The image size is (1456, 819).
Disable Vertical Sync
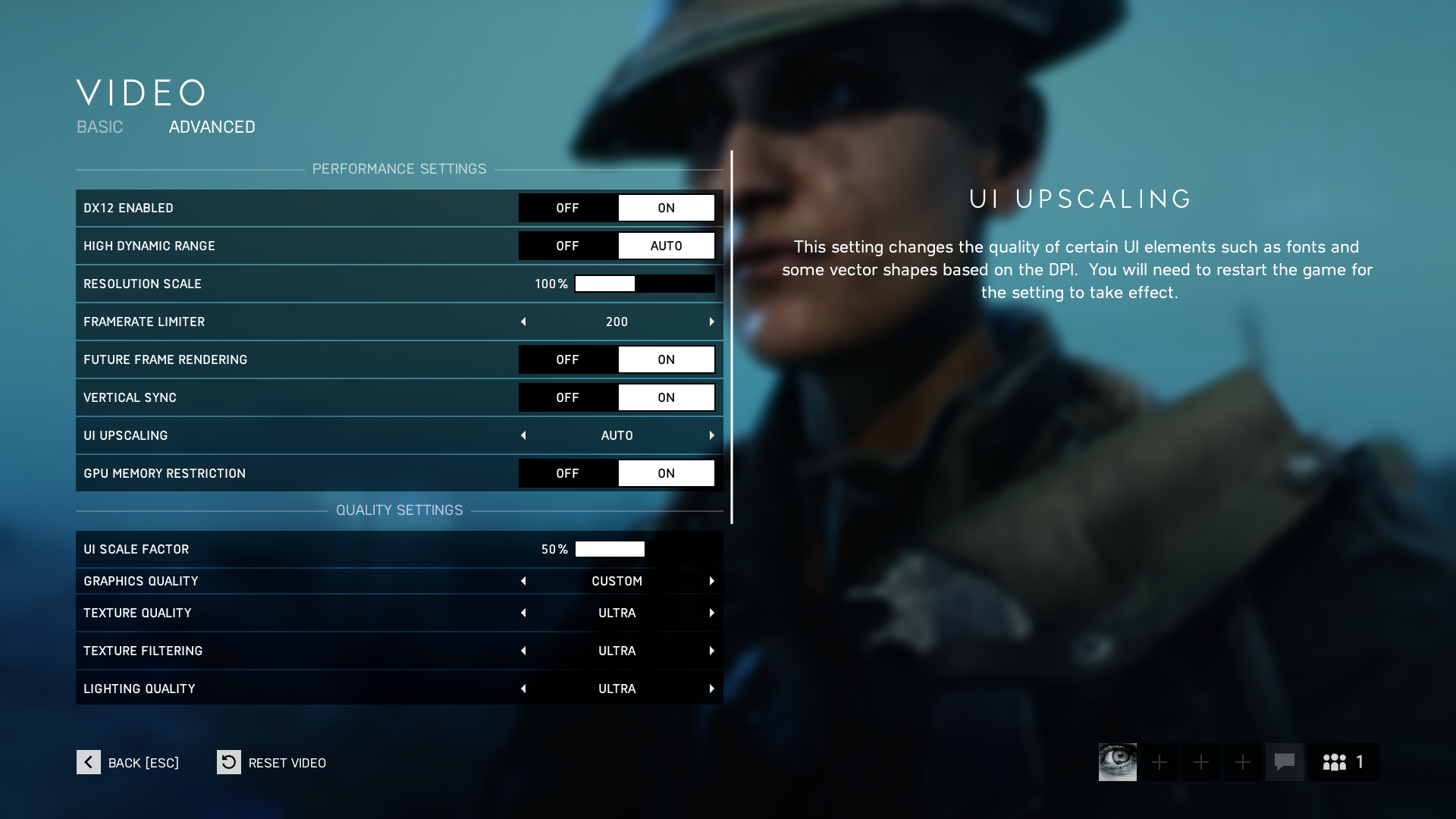[x=567, y=397]
